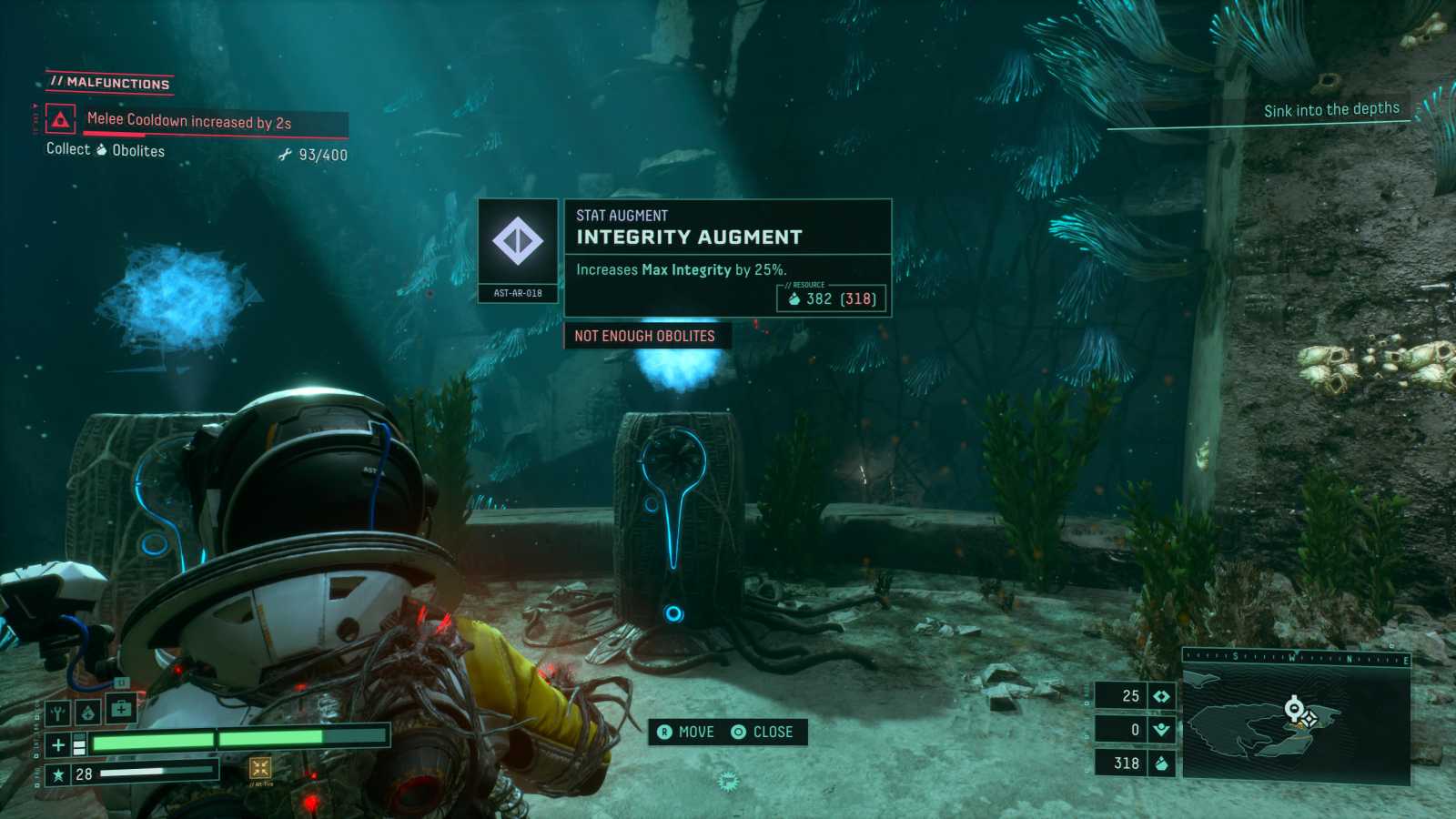Select the medkit consumable slot

point(121,708)
